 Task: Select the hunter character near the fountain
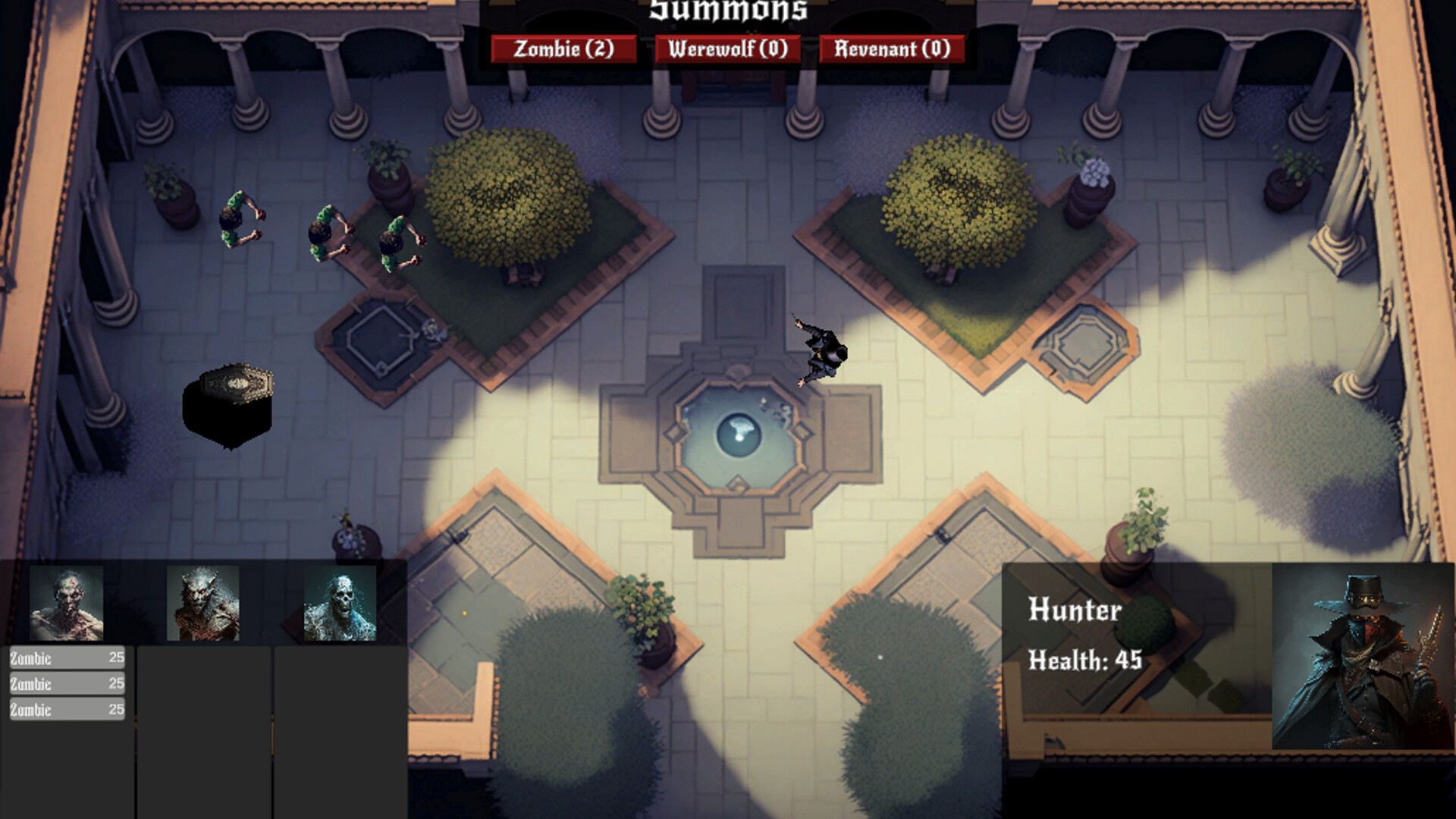(821, 349)
